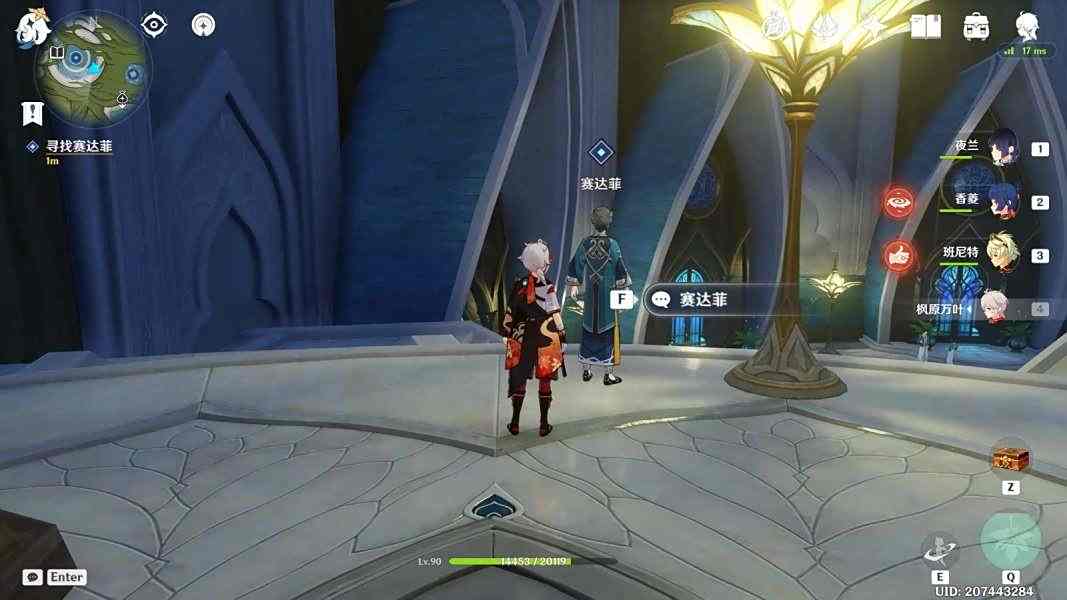
Task: Open the circular minimap
Action: pyautogui.click(x=93, y=68)
